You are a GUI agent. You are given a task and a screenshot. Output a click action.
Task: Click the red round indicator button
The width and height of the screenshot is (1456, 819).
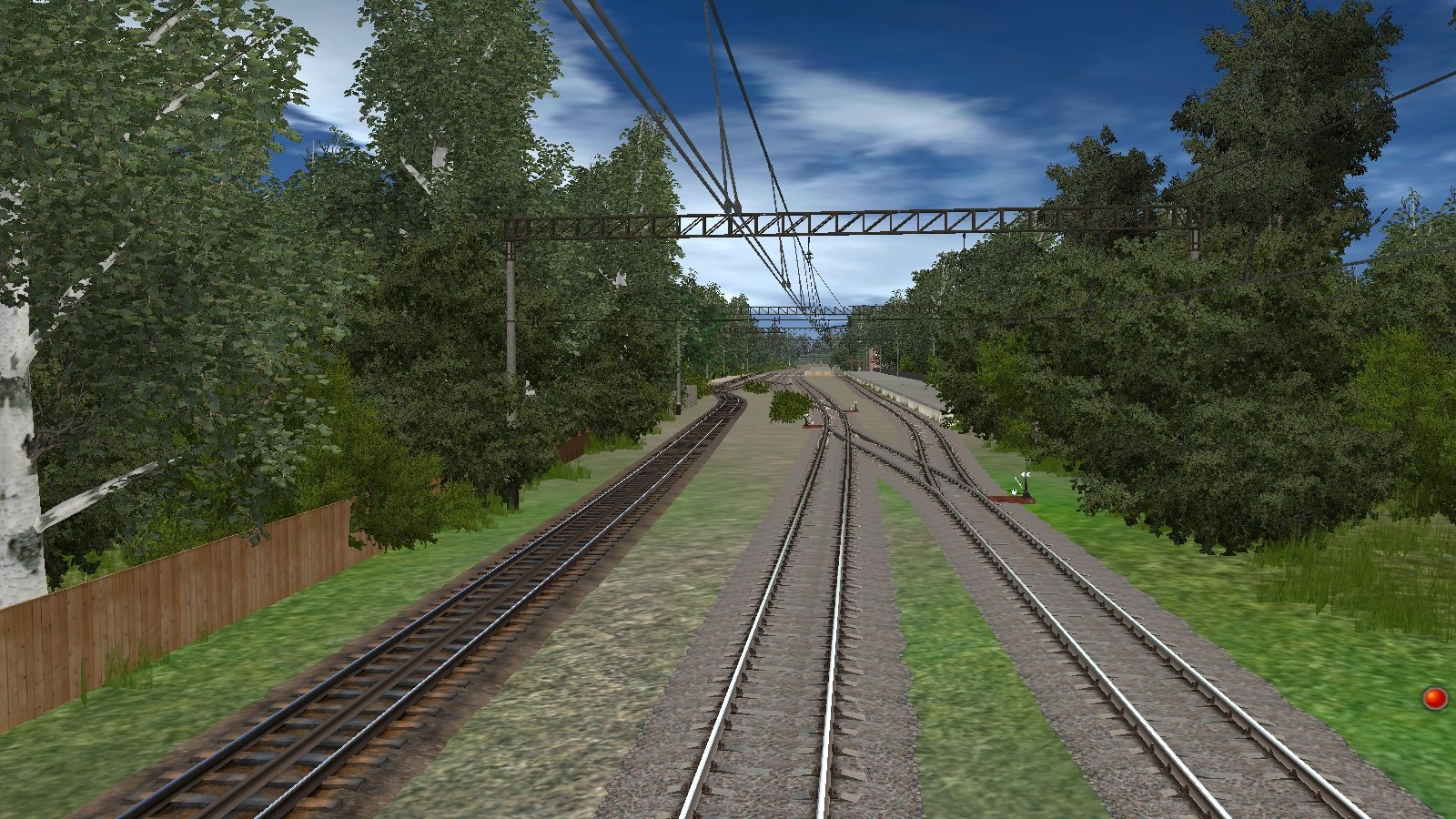point(1435,698)
